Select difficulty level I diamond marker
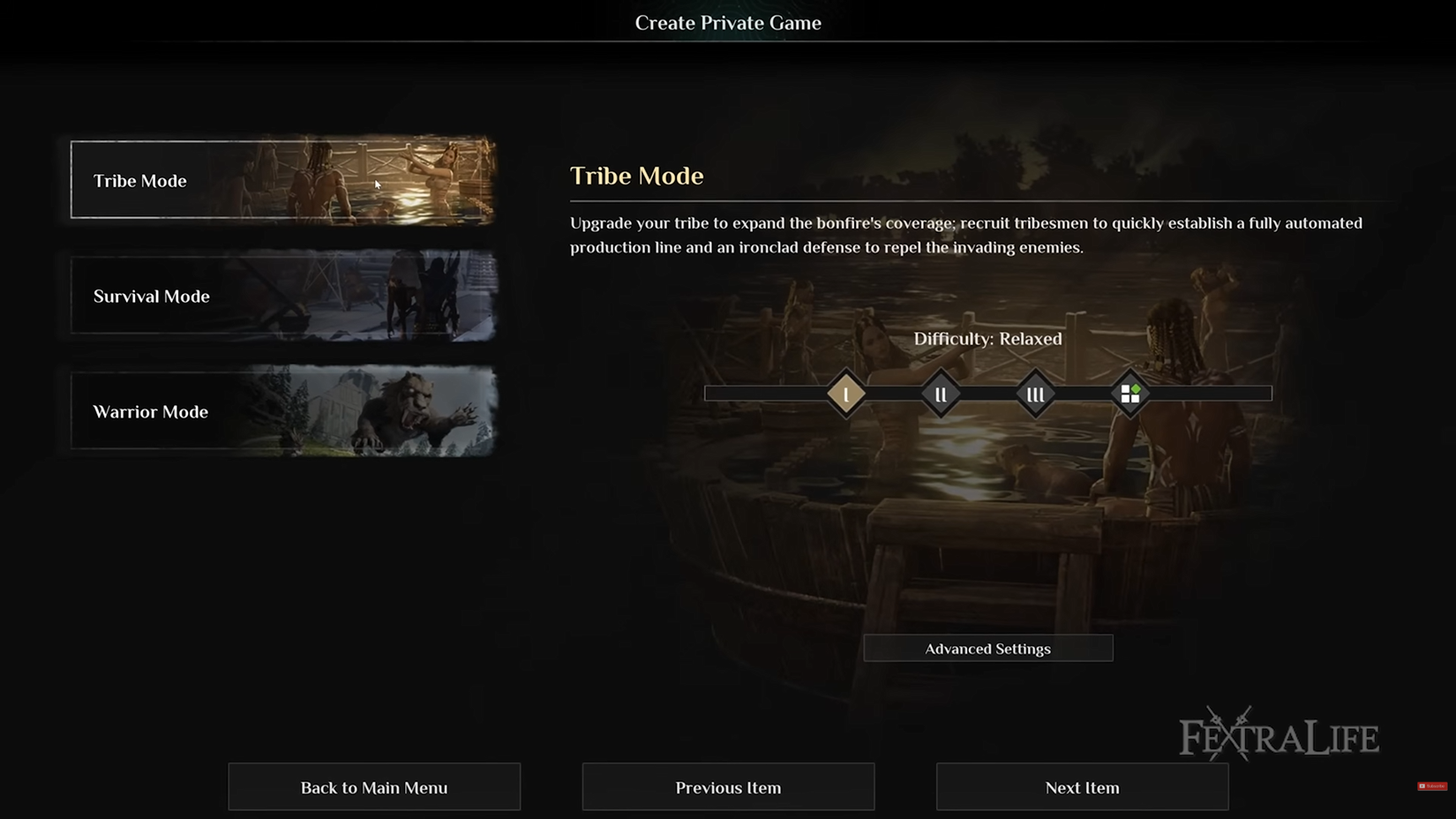This screenshot has height=819, width=1456. click(846, 394)
